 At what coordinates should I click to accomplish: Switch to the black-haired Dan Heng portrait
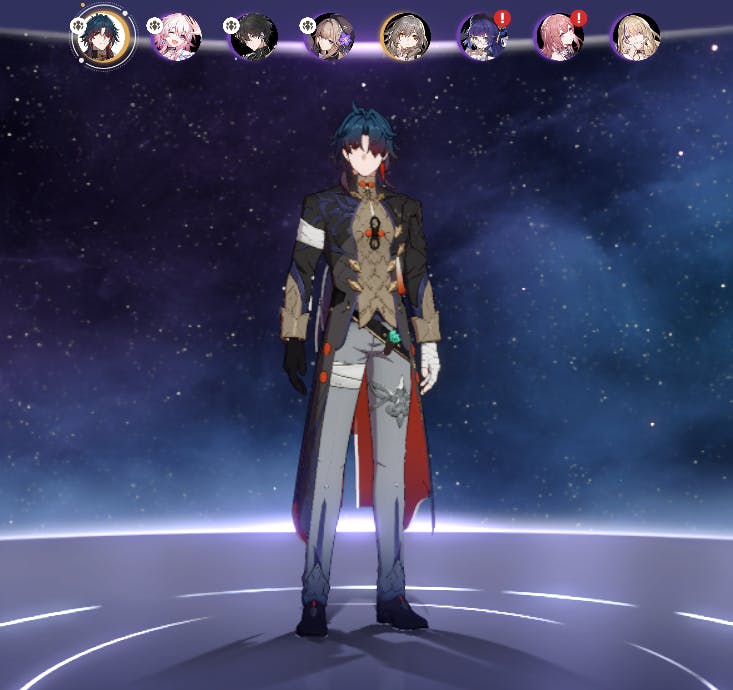tap(253, 38)
